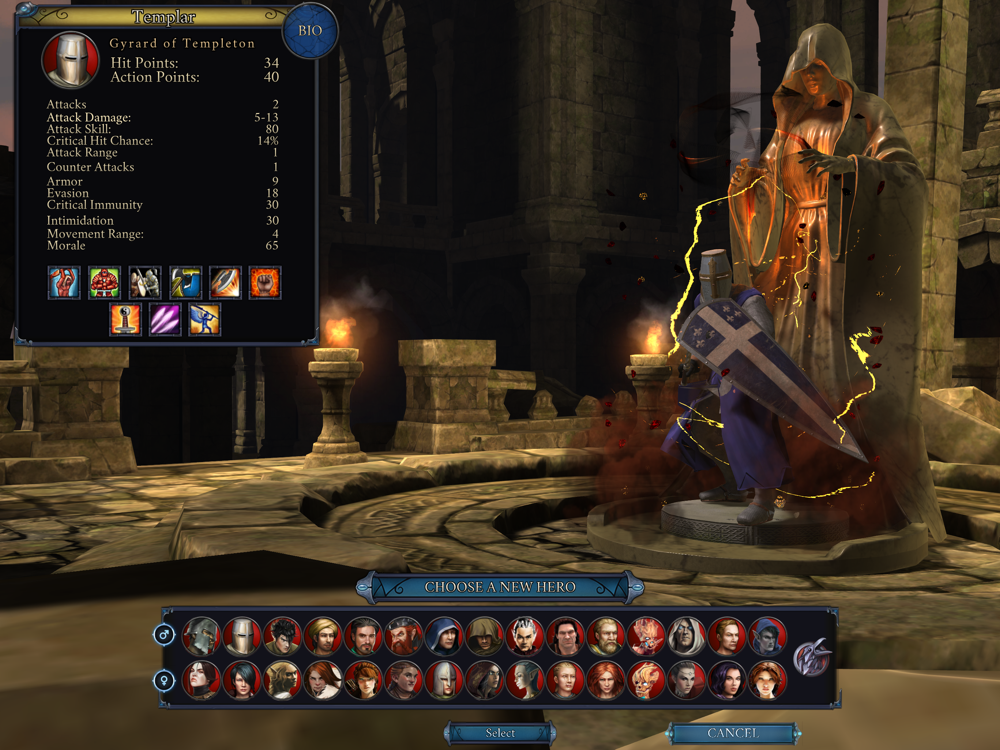Choose the brown-hooded faceless hero portrait

[x=485, y=636]
